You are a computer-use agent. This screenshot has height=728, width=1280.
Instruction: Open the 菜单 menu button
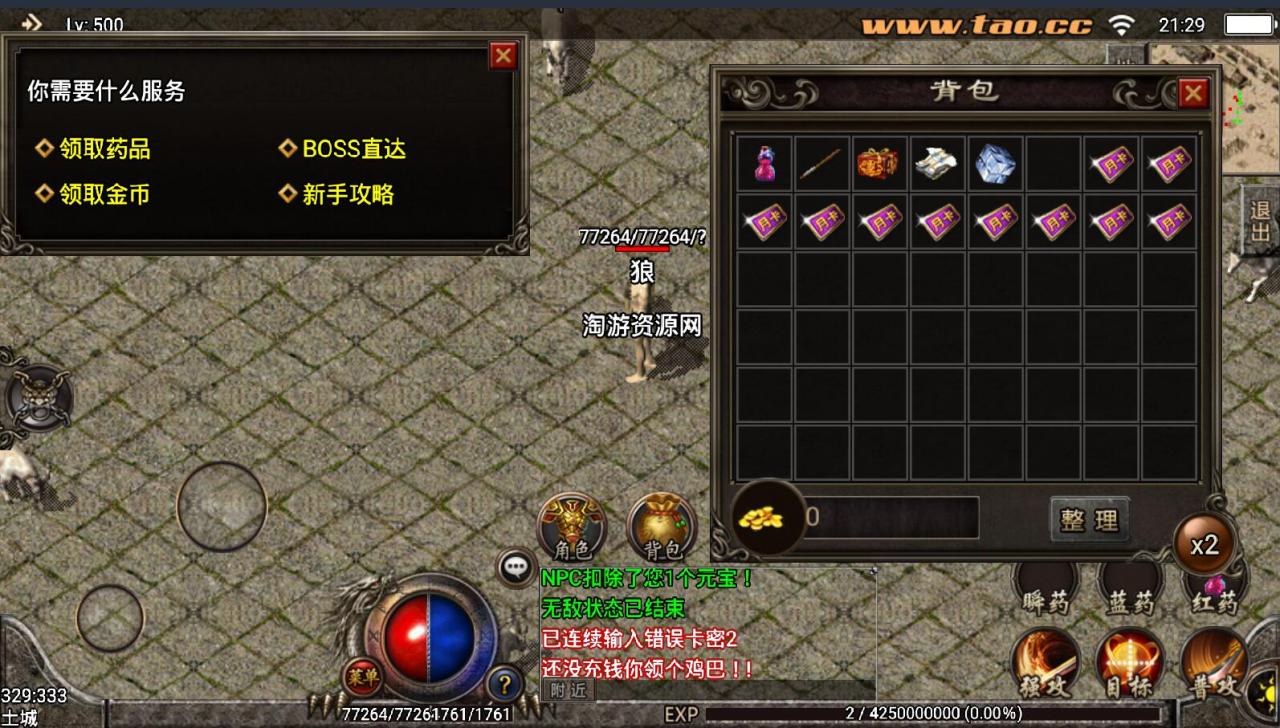[x=363, y=677]
